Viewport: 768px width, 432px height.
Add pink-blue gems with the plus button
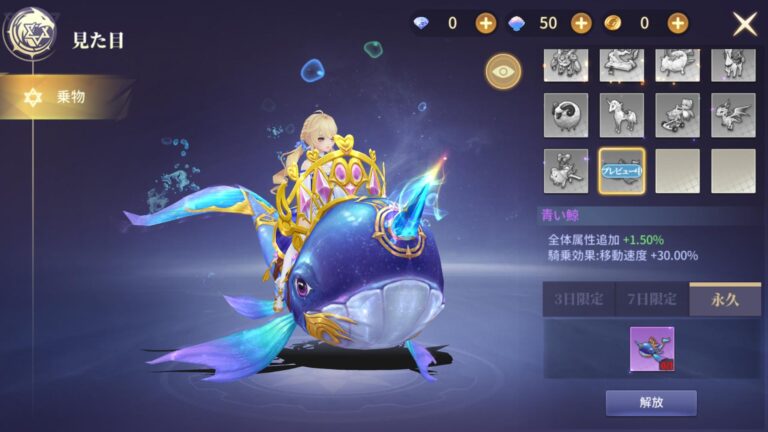(581, 23)
